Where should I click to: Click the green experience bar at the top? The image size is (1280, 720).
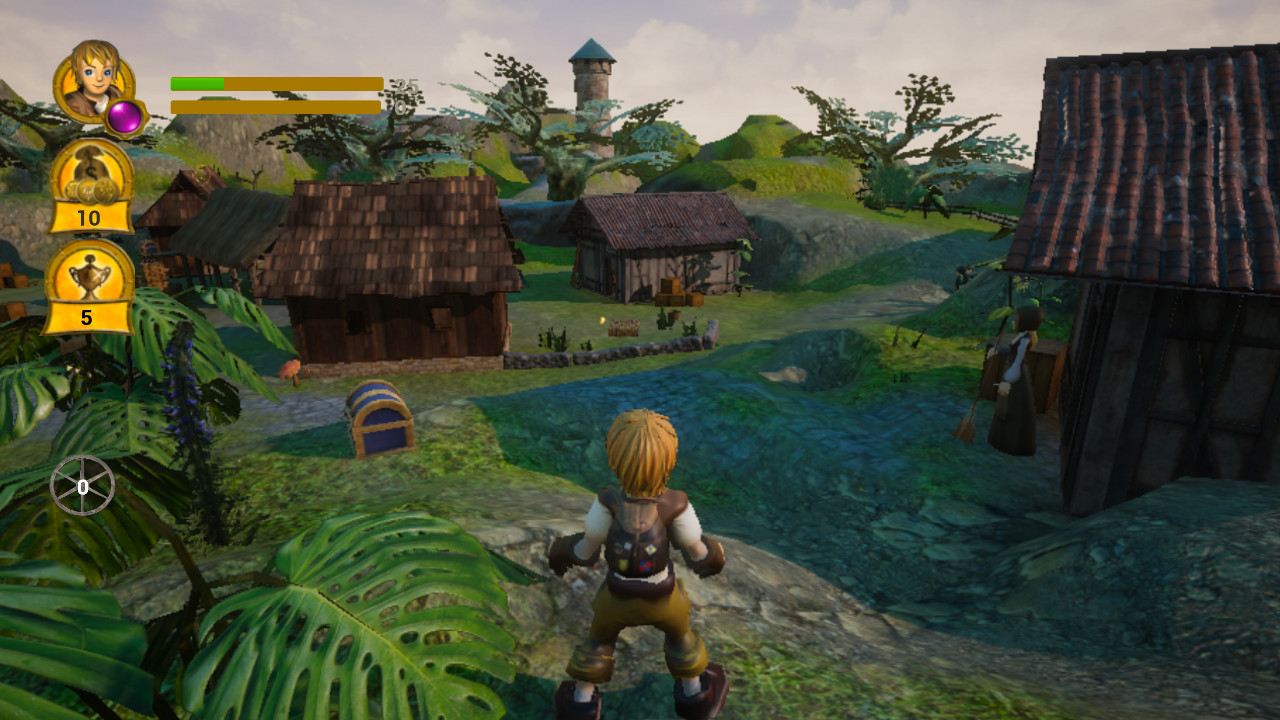(x=195, y=82)
